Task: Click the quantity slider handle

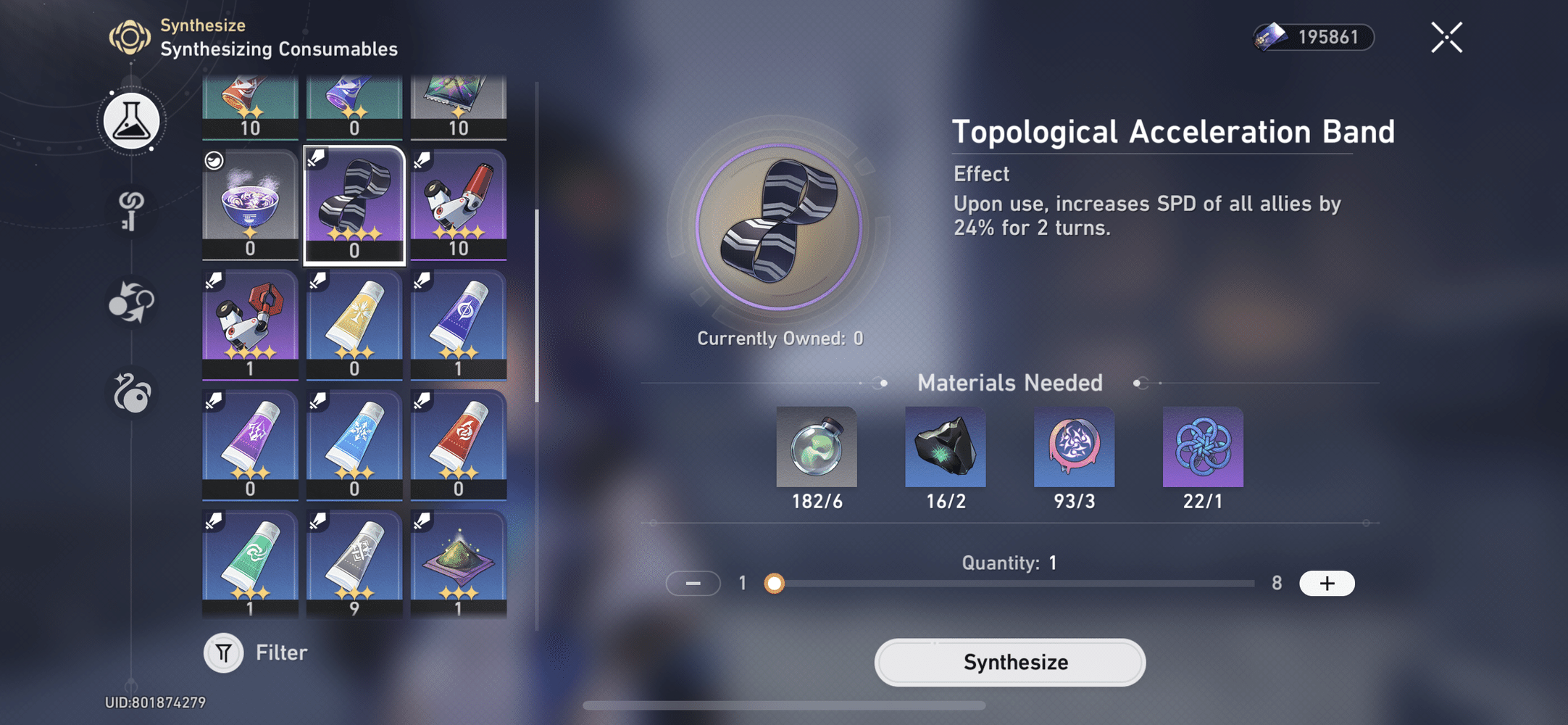Action: point(776,583)
